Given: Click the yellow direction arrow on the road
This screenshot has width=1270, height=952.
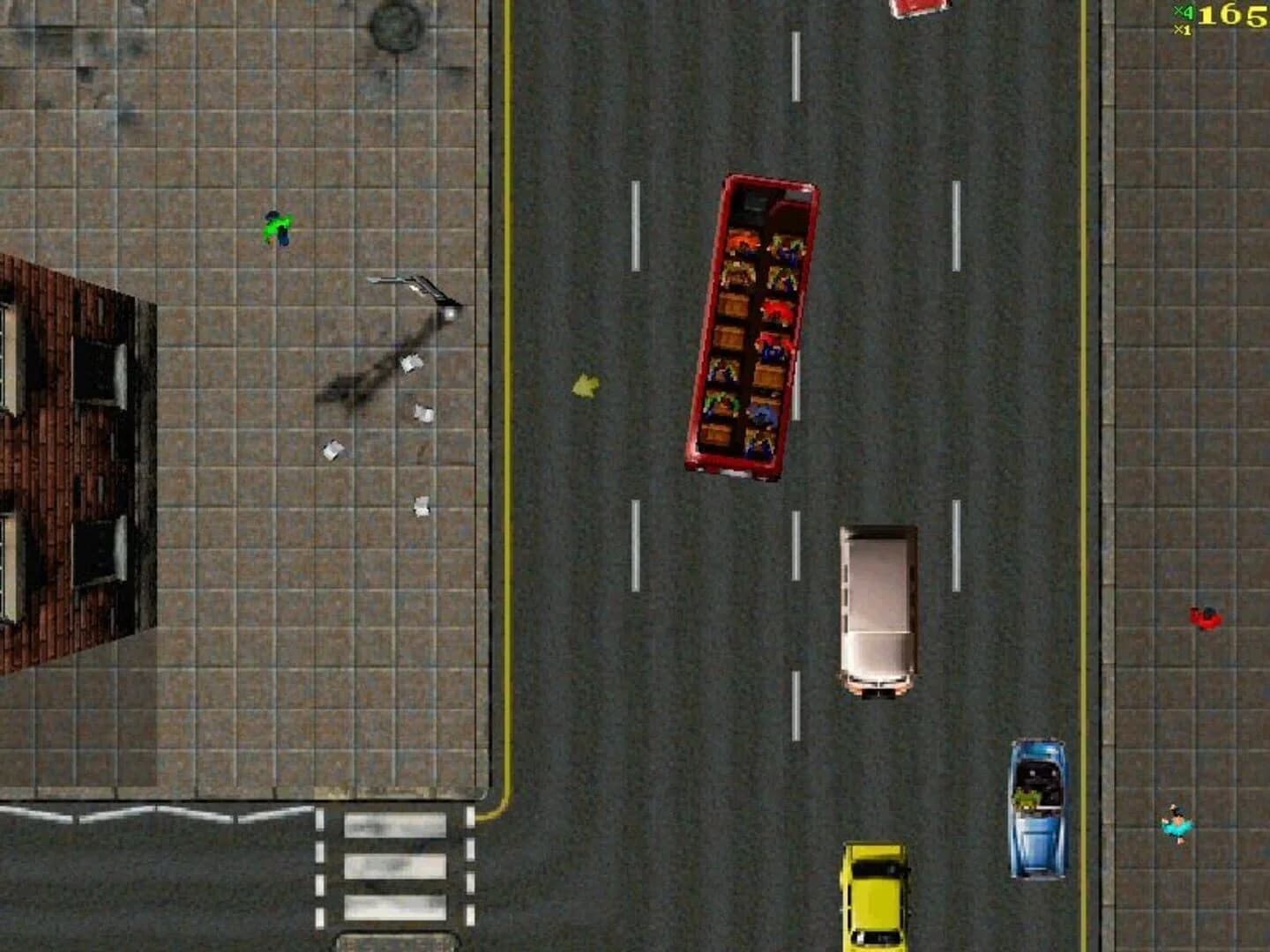Looking at the screenshot, I should pos(586,384).
